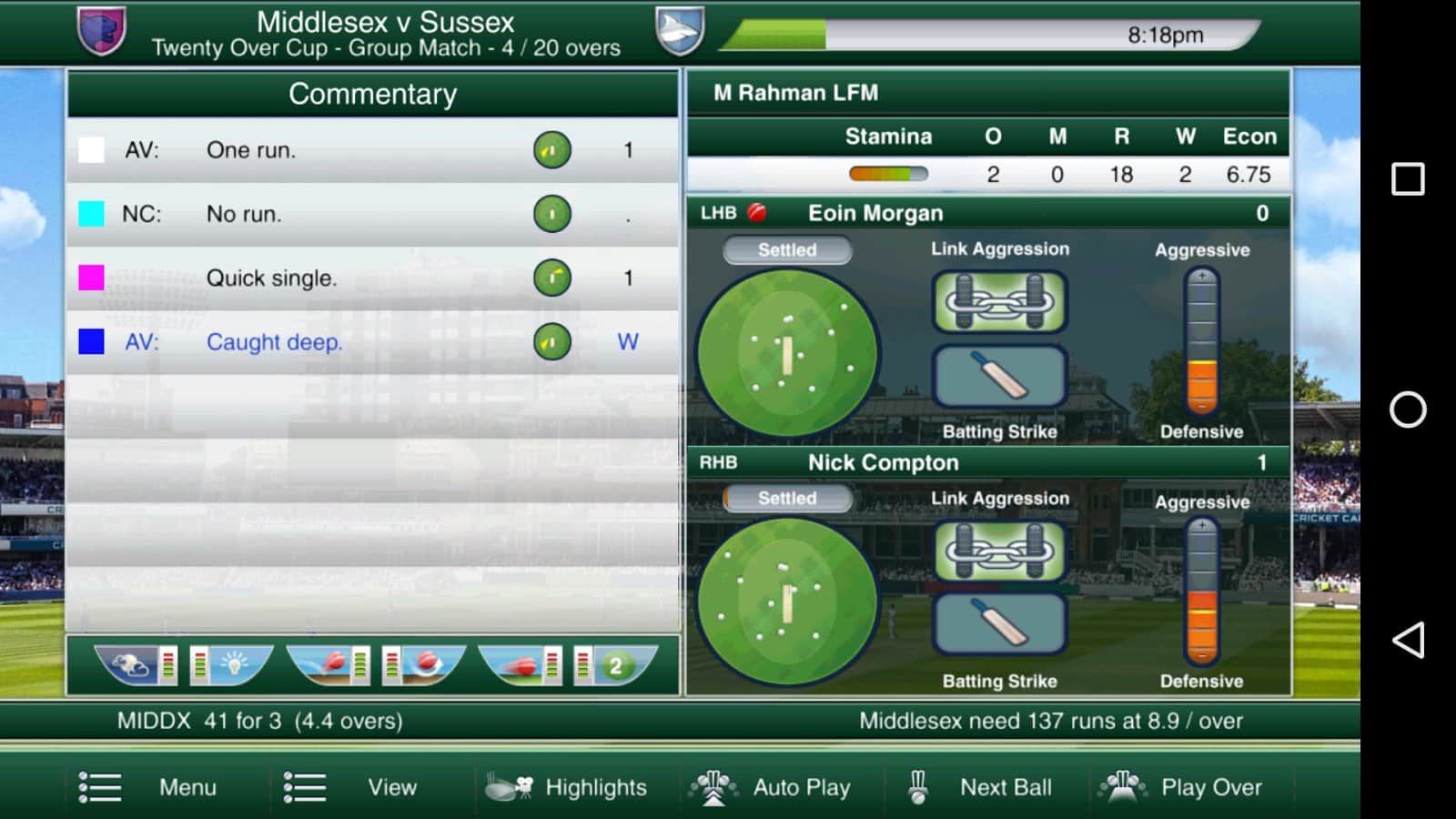Select the 'Quick single' commentary row

point(372,278)
